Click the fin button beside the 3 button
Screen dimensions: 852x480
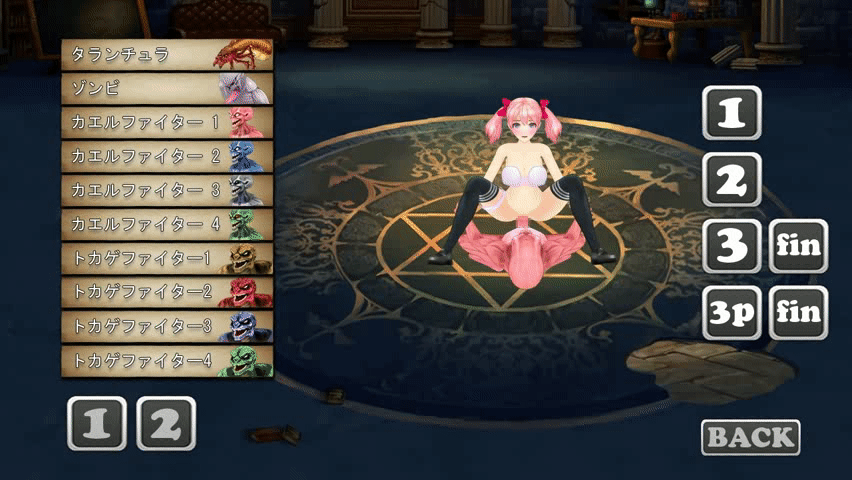[x=798, y=246]
